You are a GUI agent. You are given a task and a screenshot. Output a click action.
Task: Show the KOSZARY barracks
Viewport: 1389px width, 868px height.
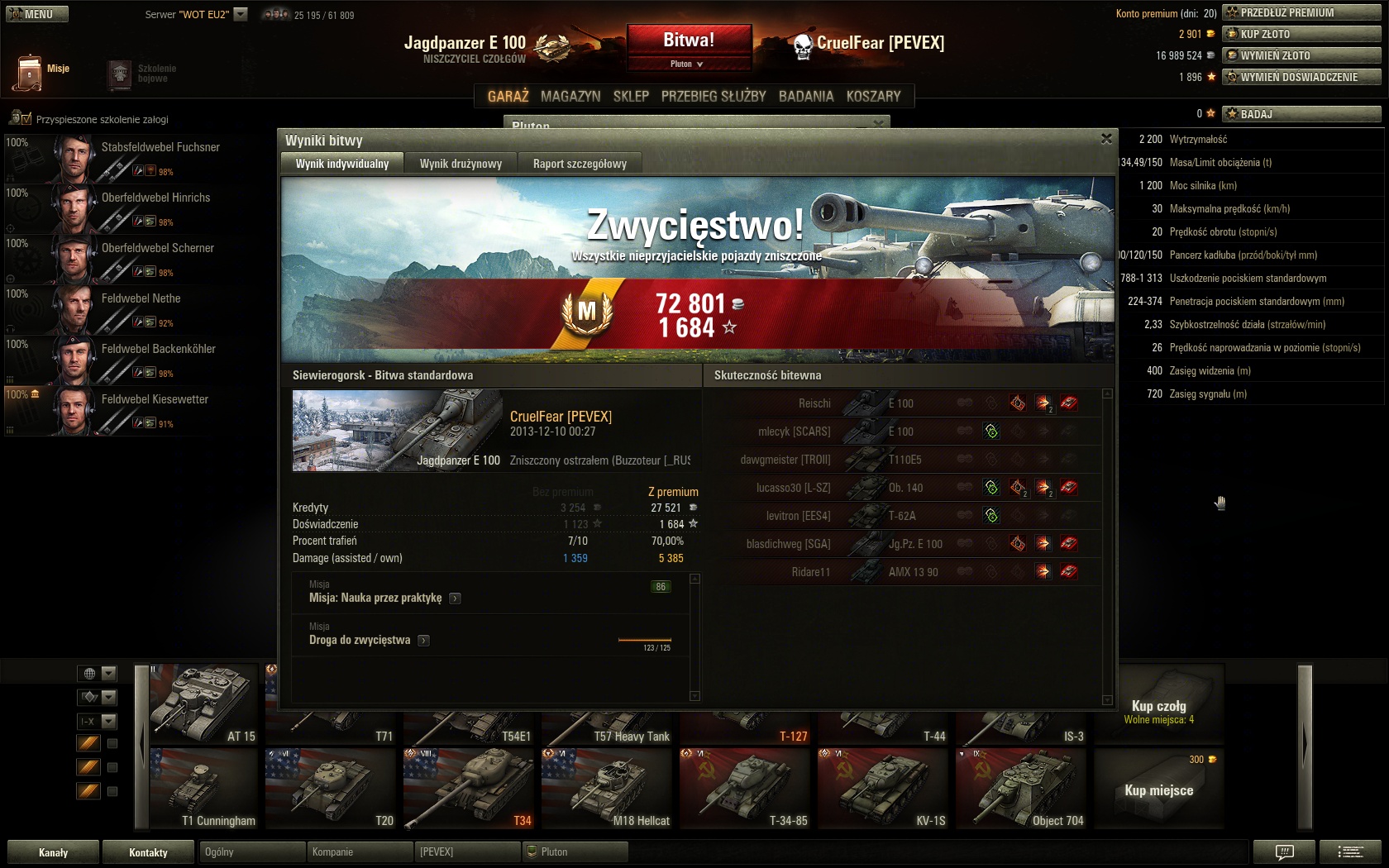873,96
